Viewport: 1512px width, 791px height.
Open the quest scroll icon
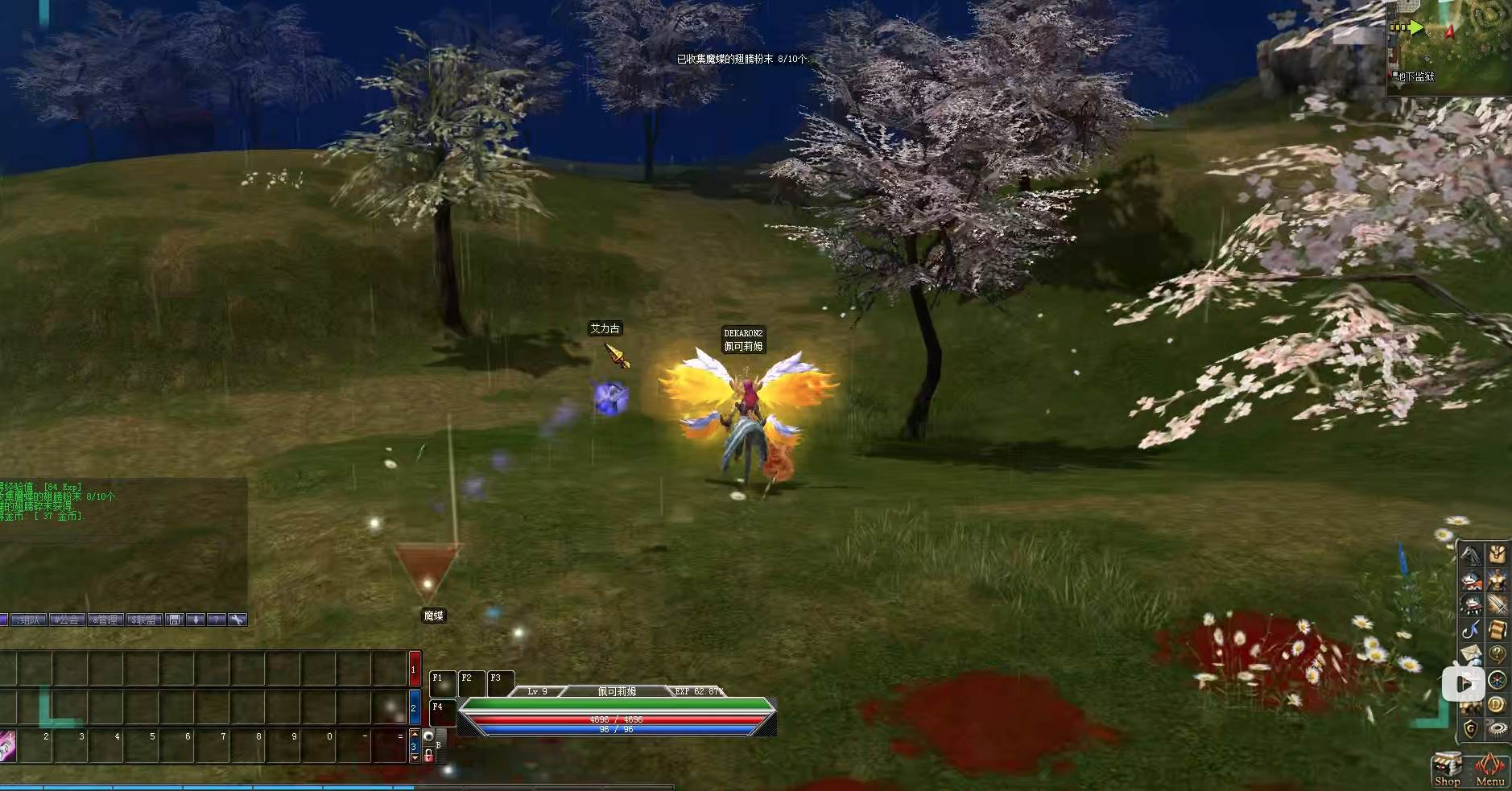coord(1498,629)
